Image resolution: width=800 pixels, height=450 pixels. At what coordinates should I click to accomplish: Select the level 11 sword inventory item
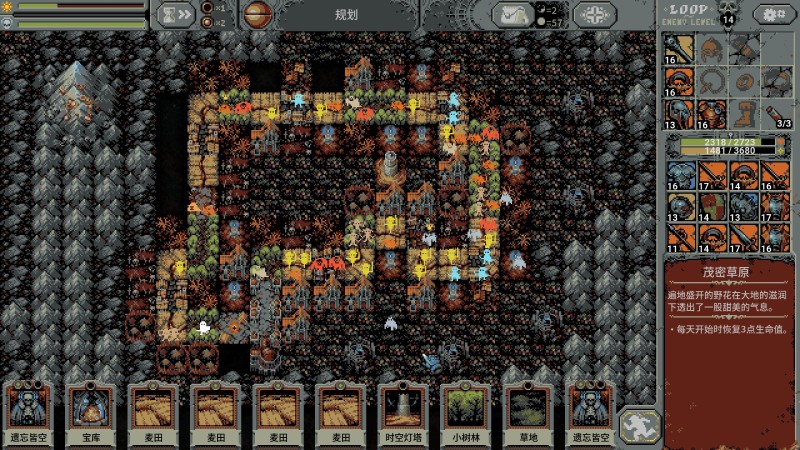point(680,238)
